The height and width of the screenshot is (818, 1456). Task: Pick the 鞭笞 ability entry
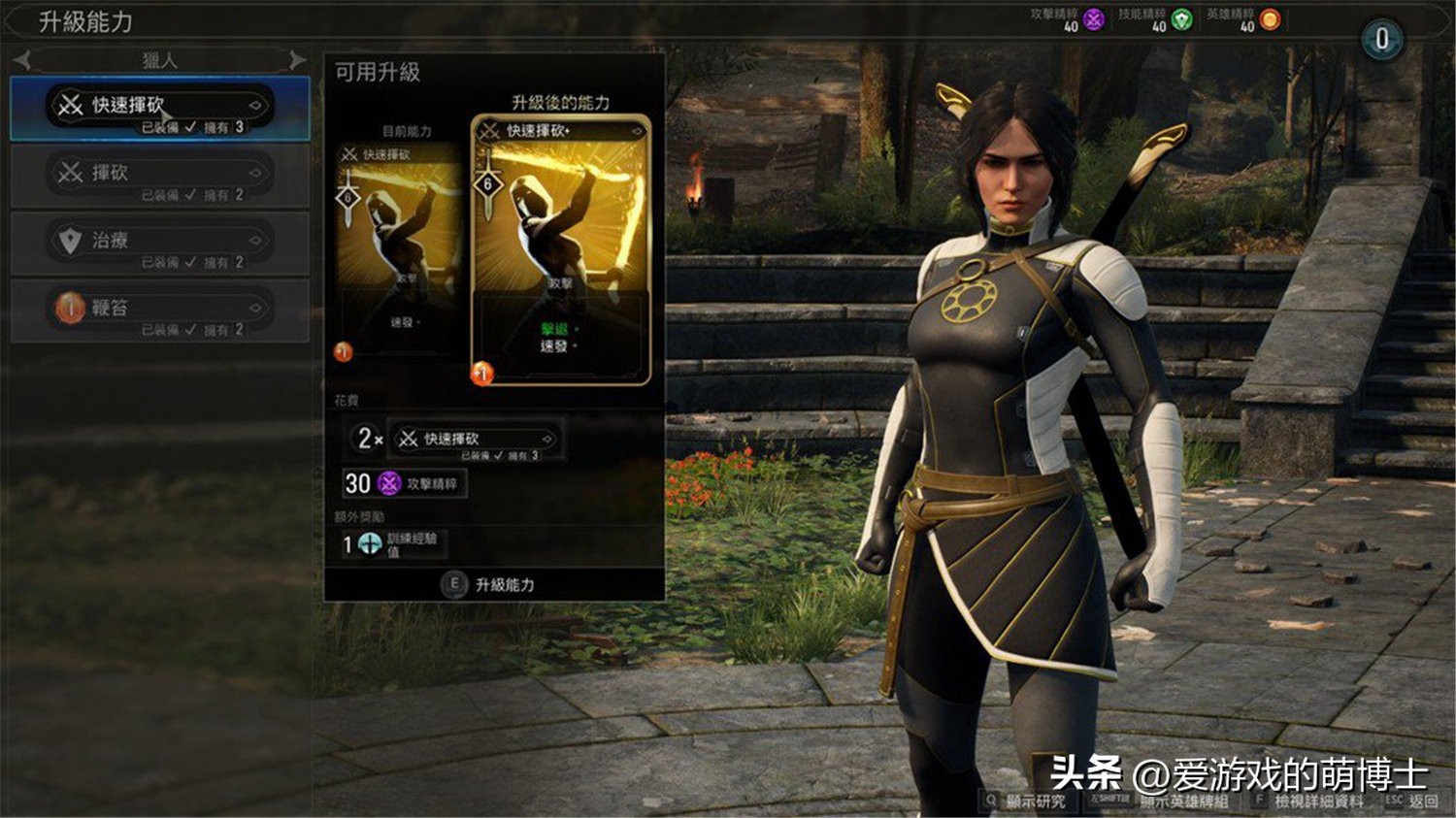(x=159, y=311)
